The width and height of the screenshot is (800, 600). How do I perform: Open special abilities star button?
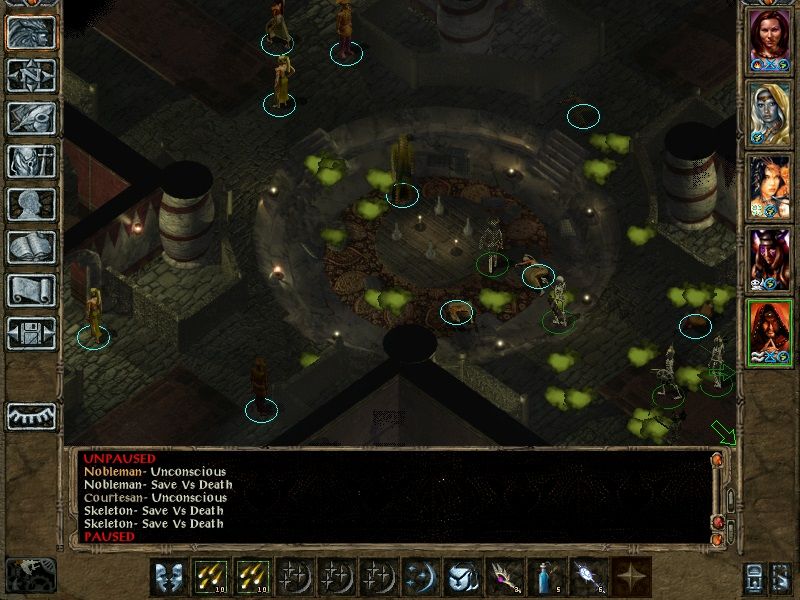[633, 577]
